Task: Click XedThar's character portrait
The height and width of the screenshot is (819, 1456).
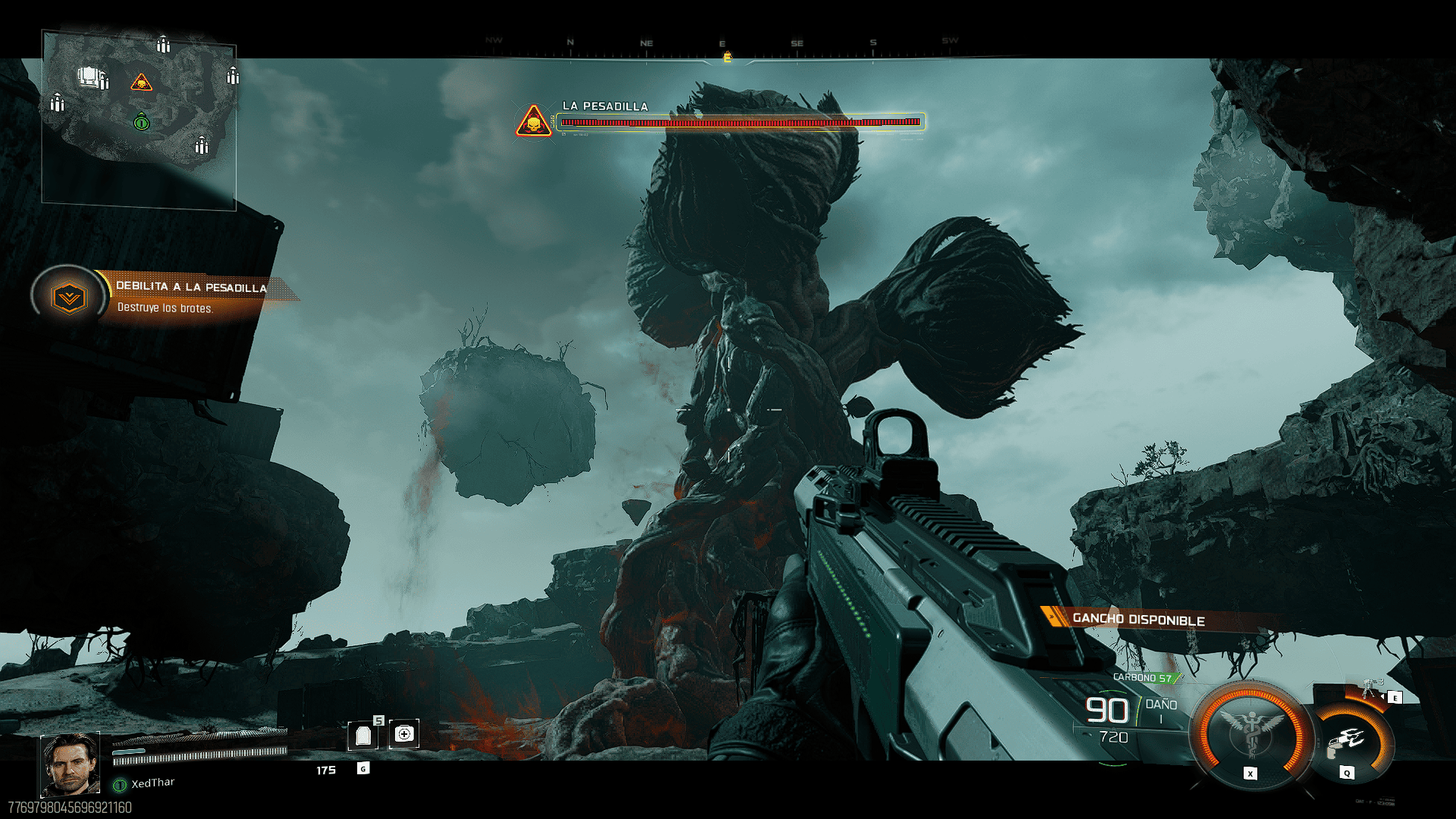Action: click(x=70, y=764)
